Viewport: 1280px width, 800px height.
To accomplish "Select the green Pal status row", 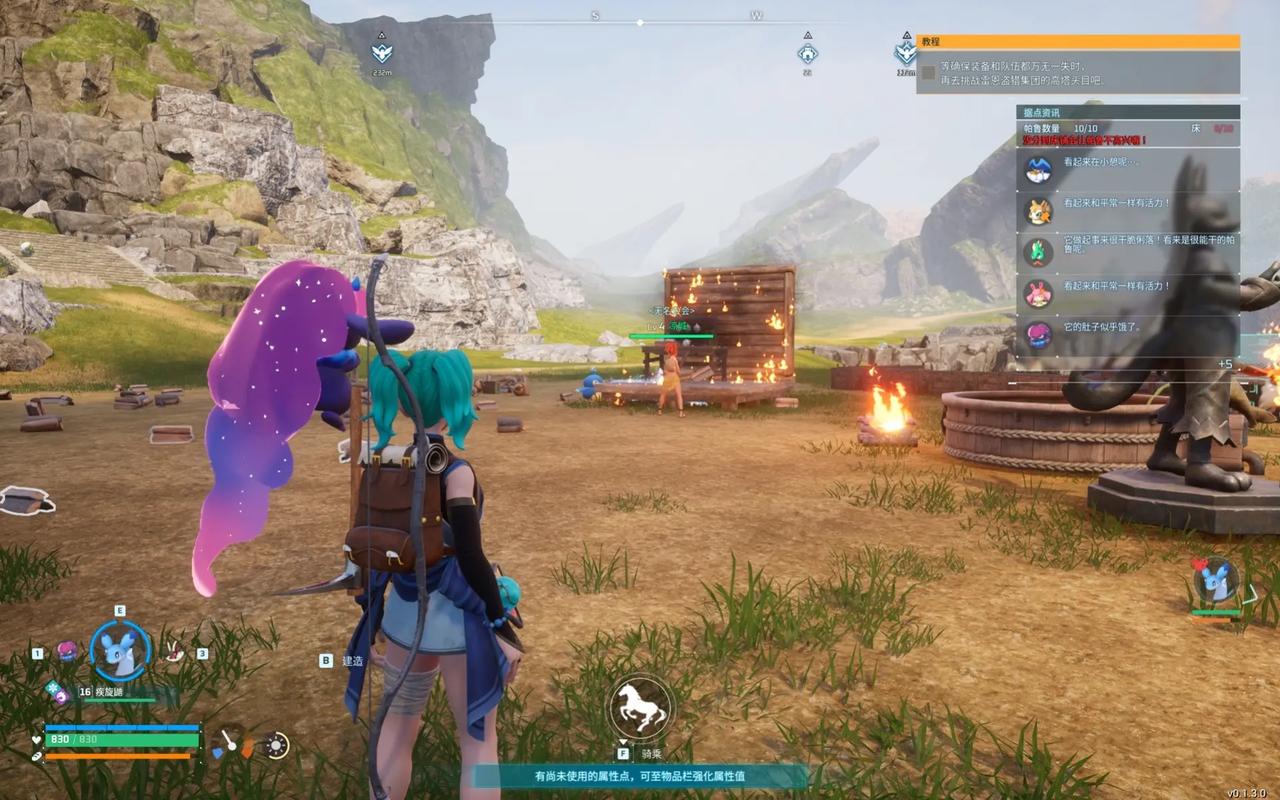I will [1128, 252].
